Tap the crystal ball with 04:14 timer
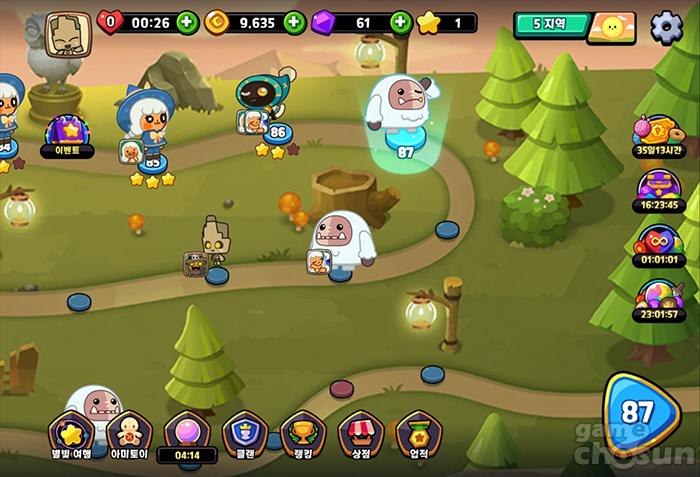Screen dimensions: 700x477 click(x=187, y=435)
